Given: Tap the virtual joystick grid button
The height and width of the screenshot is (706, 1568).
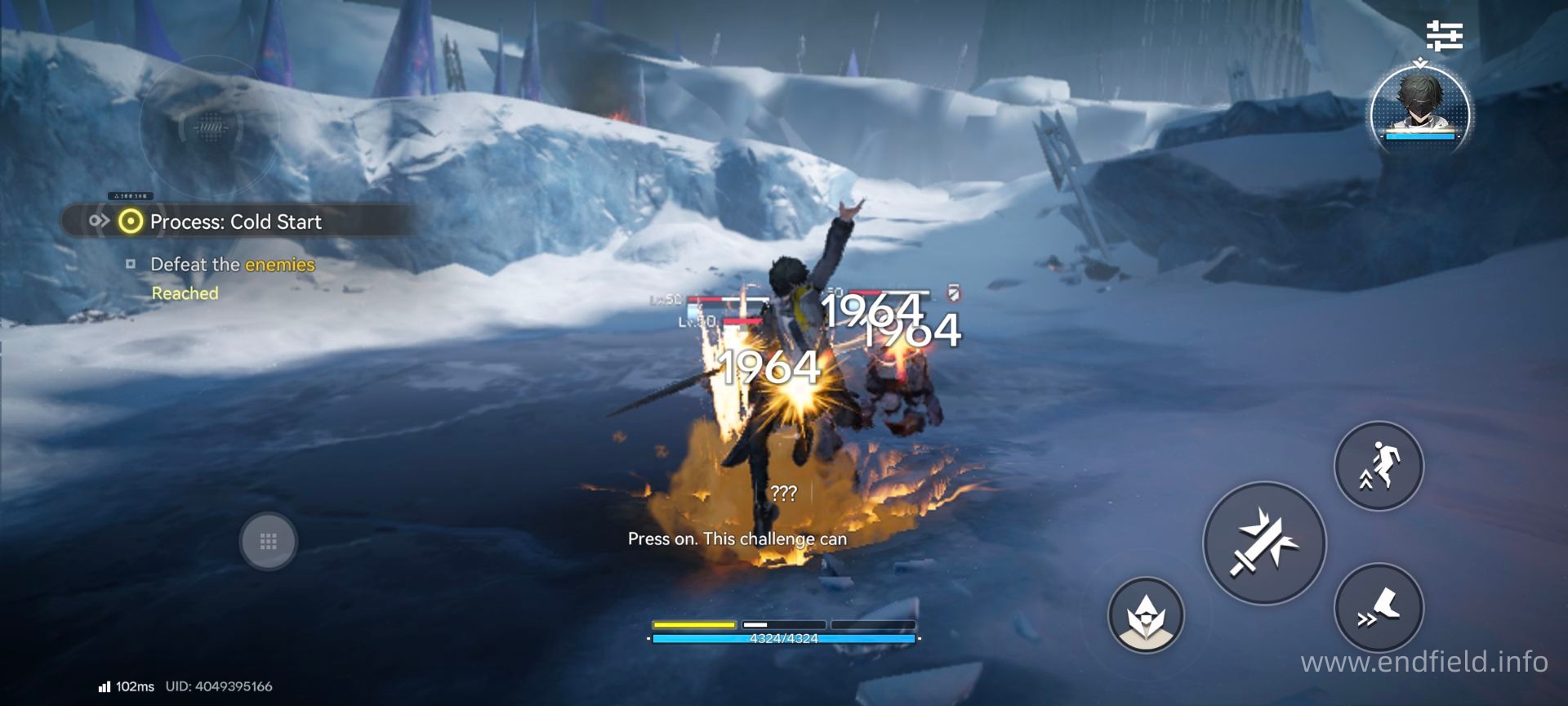Looking at the screenshot, I should click(x=268, y=541).
